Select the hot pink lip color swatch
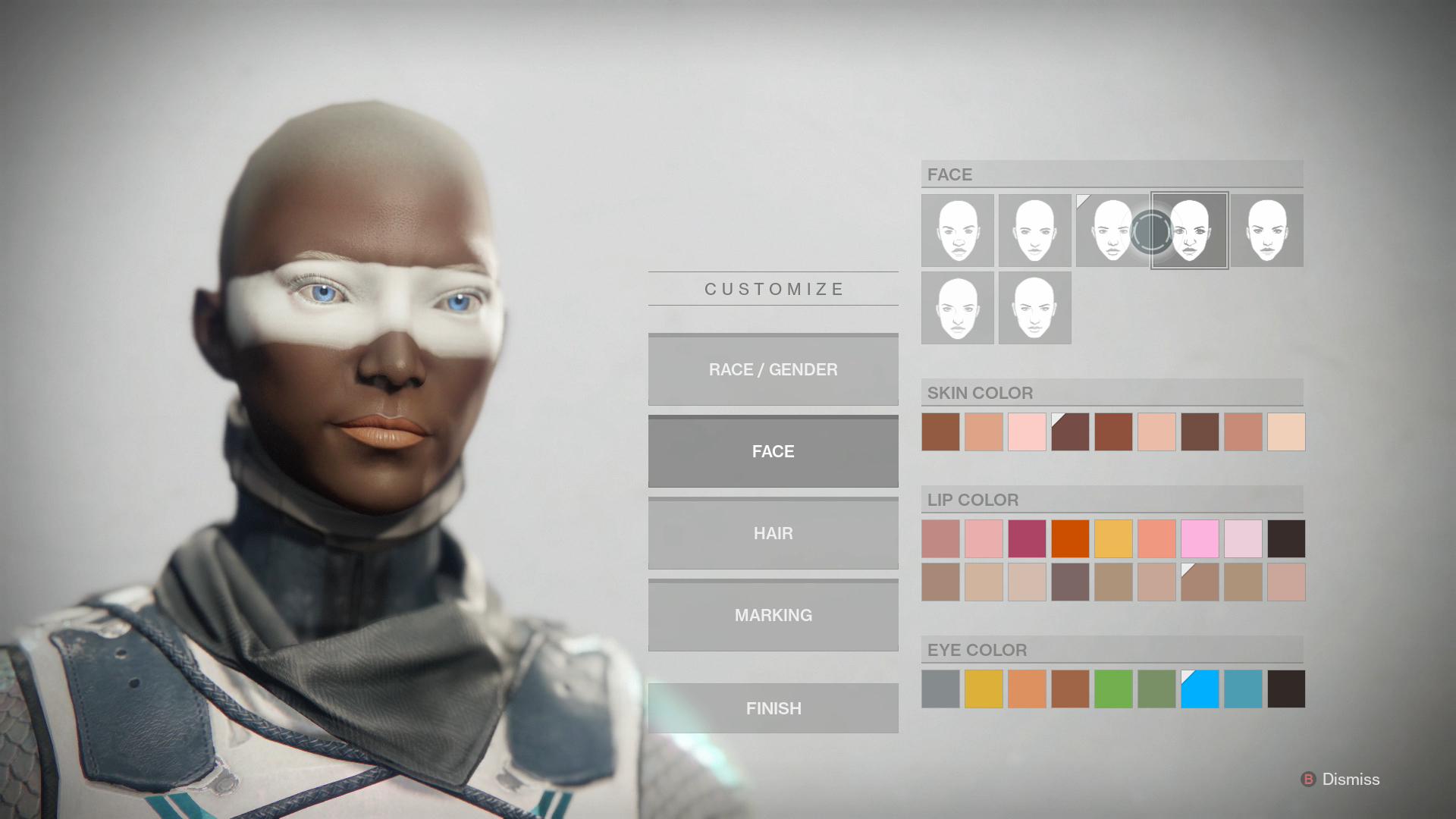1456x819 pixels. point(1200,539)
